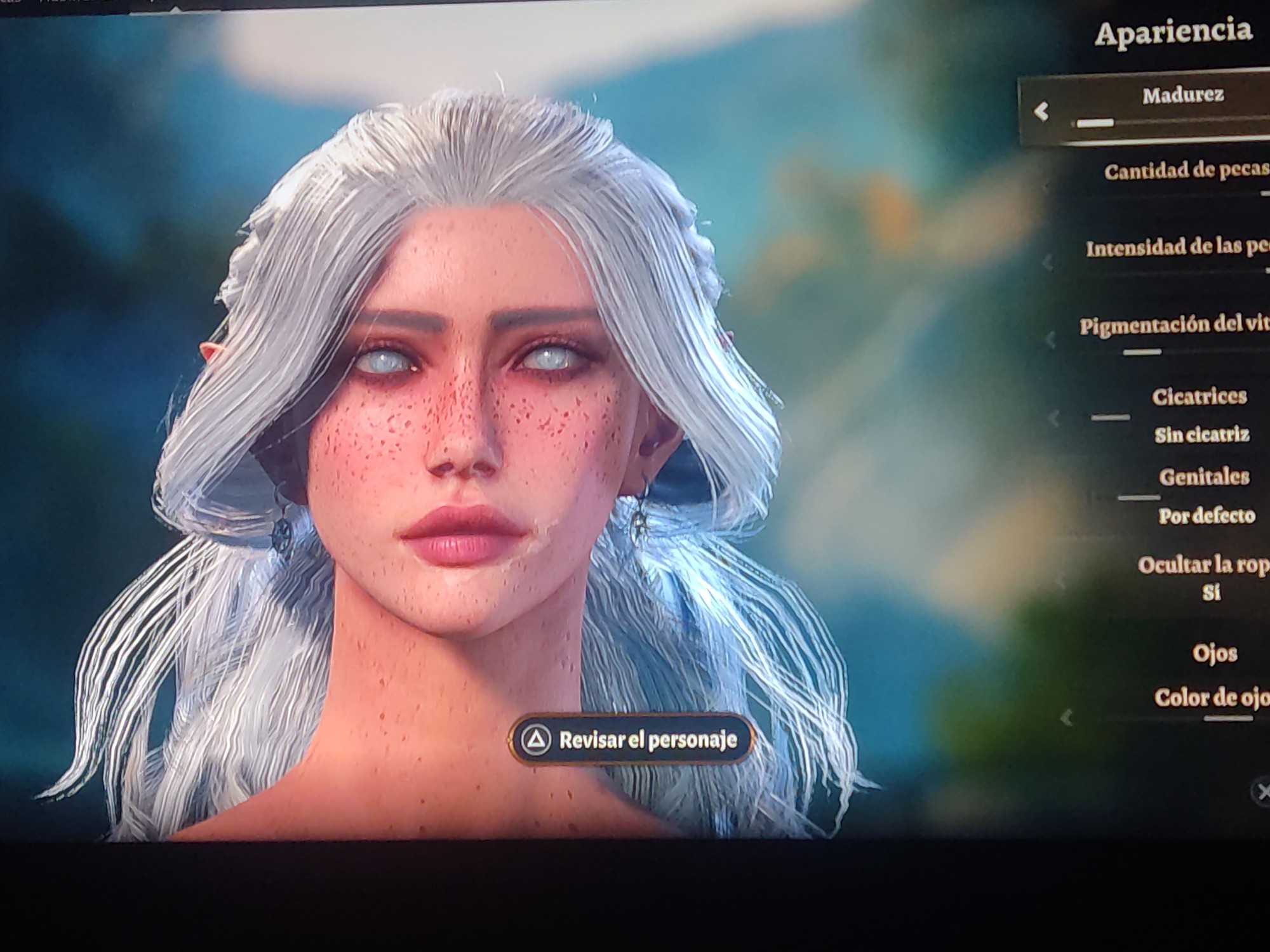
Task: Open the Cicatrices option row
Action: click(x=1199, y=397)
